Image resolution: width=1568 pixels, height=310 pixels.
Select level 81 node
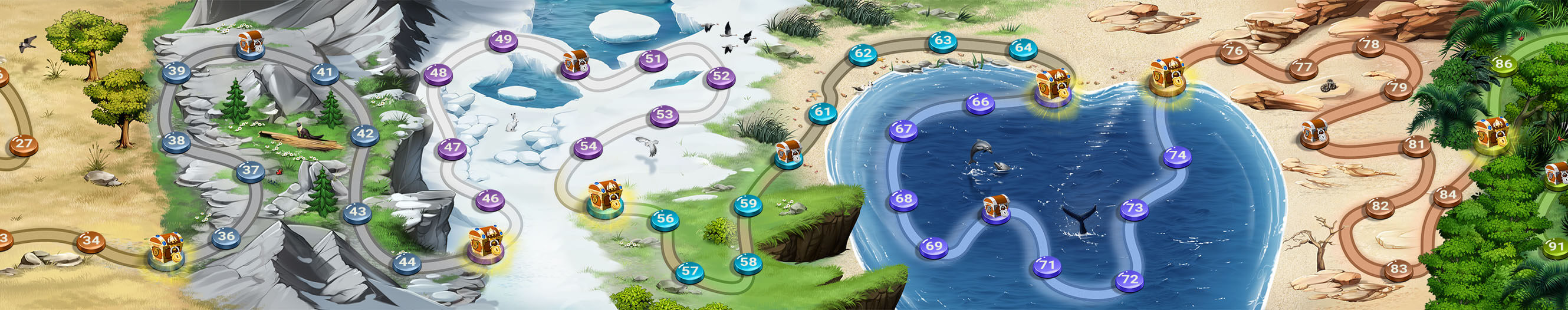(1417, 144)
